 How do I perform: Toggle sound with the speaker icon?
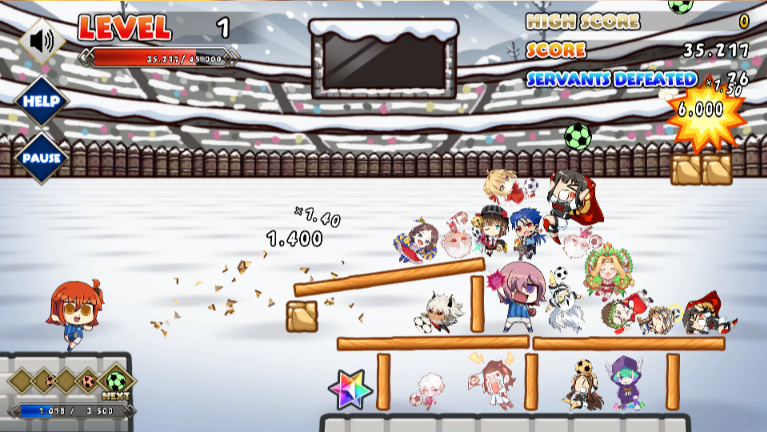click(x=41, y=41)
